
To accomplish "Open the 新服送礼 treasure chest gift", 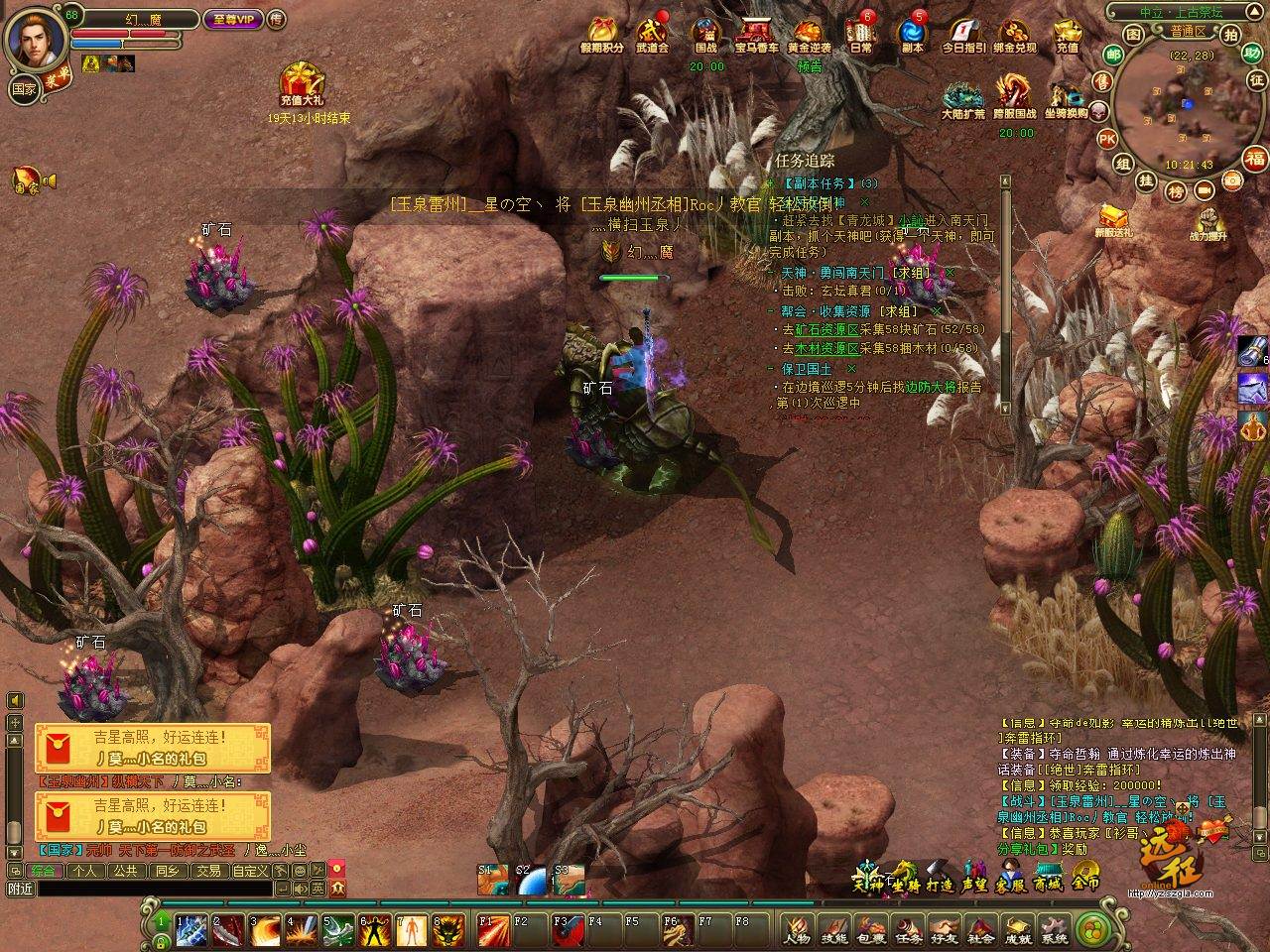I will pyautogui.click(x=1112, y=218).
